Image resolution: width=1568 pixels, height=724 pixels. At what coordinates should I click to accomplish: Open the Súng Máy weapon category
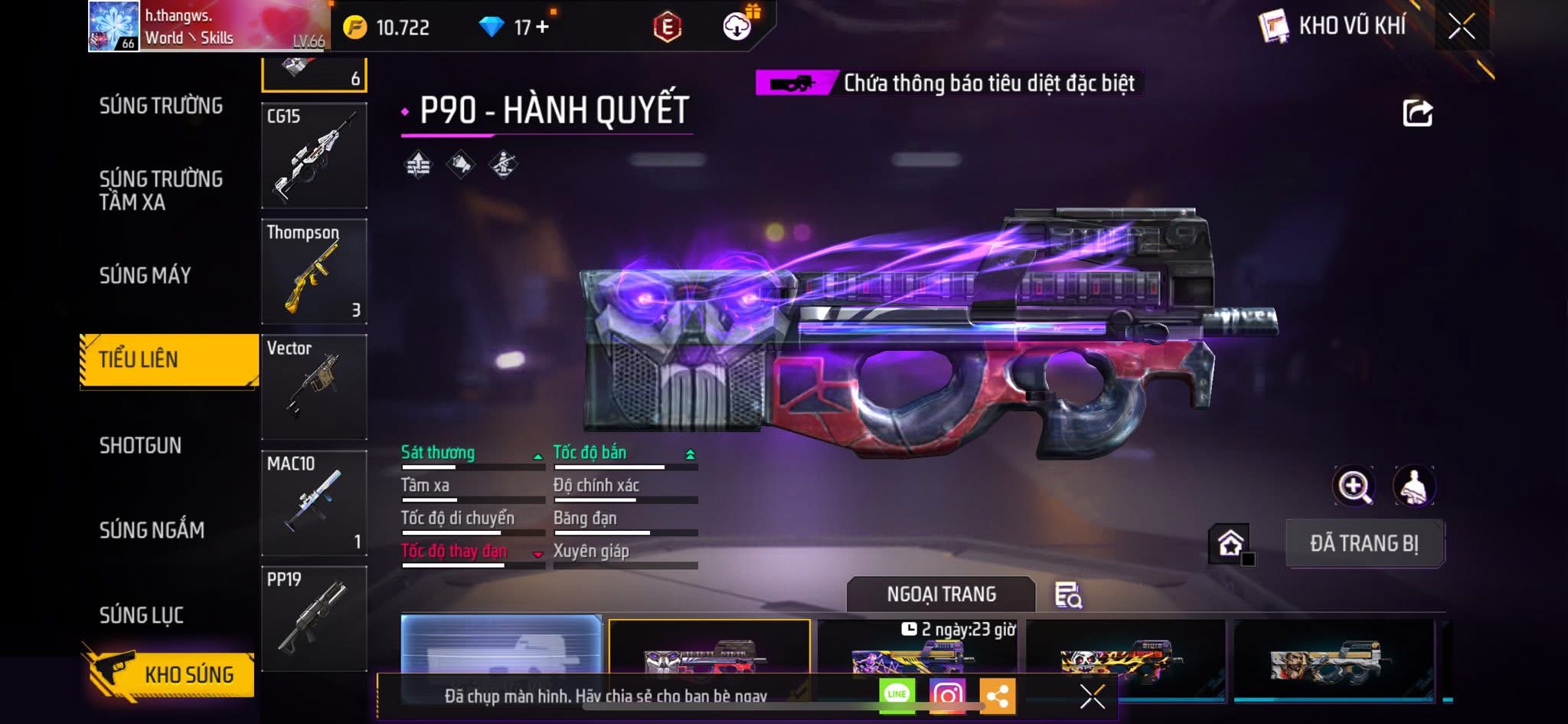(145, 275)
